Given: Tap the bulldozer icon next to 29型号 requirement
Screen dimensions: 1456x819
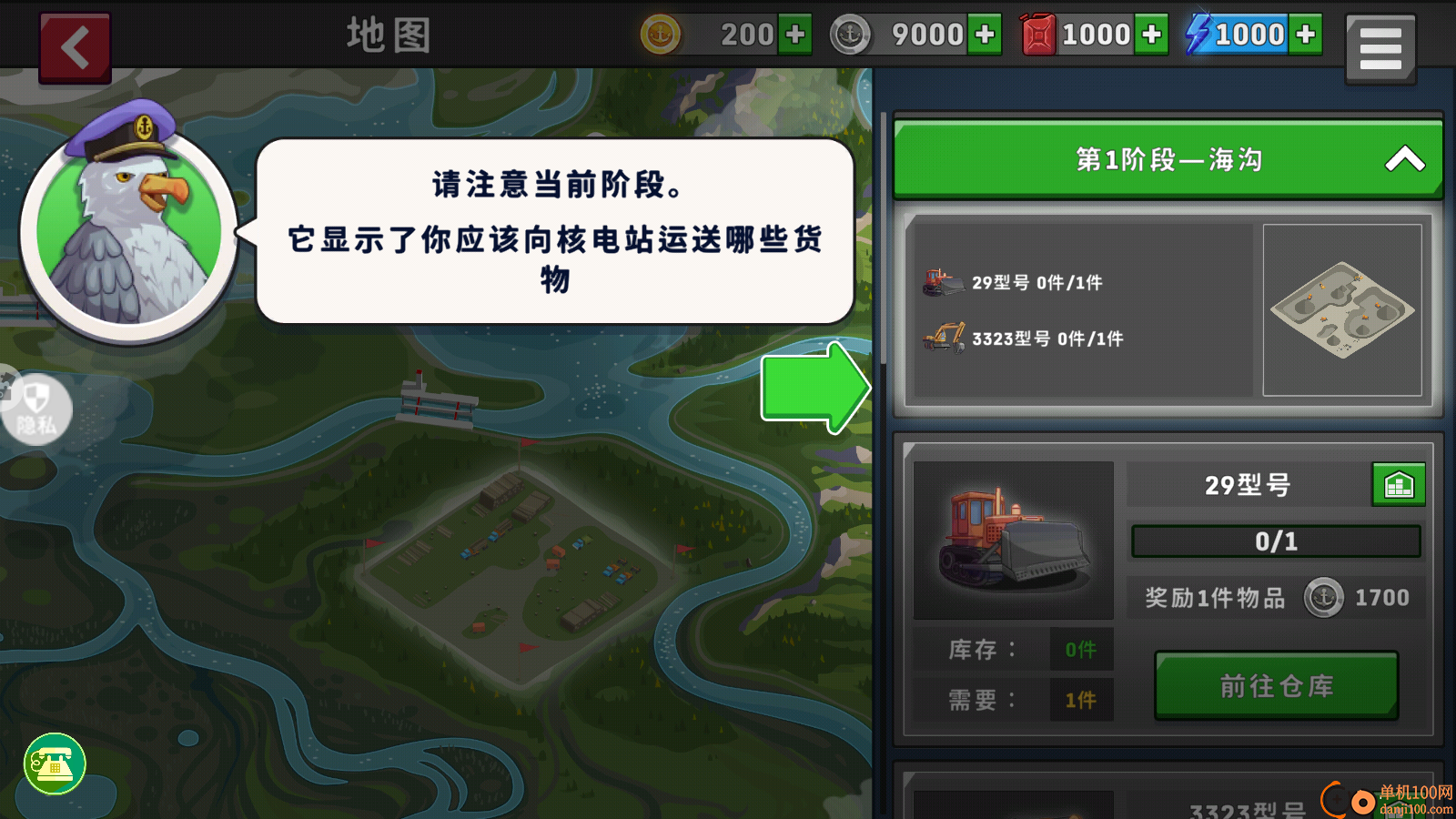Looking at the screenshot, I should pos(942,282).
